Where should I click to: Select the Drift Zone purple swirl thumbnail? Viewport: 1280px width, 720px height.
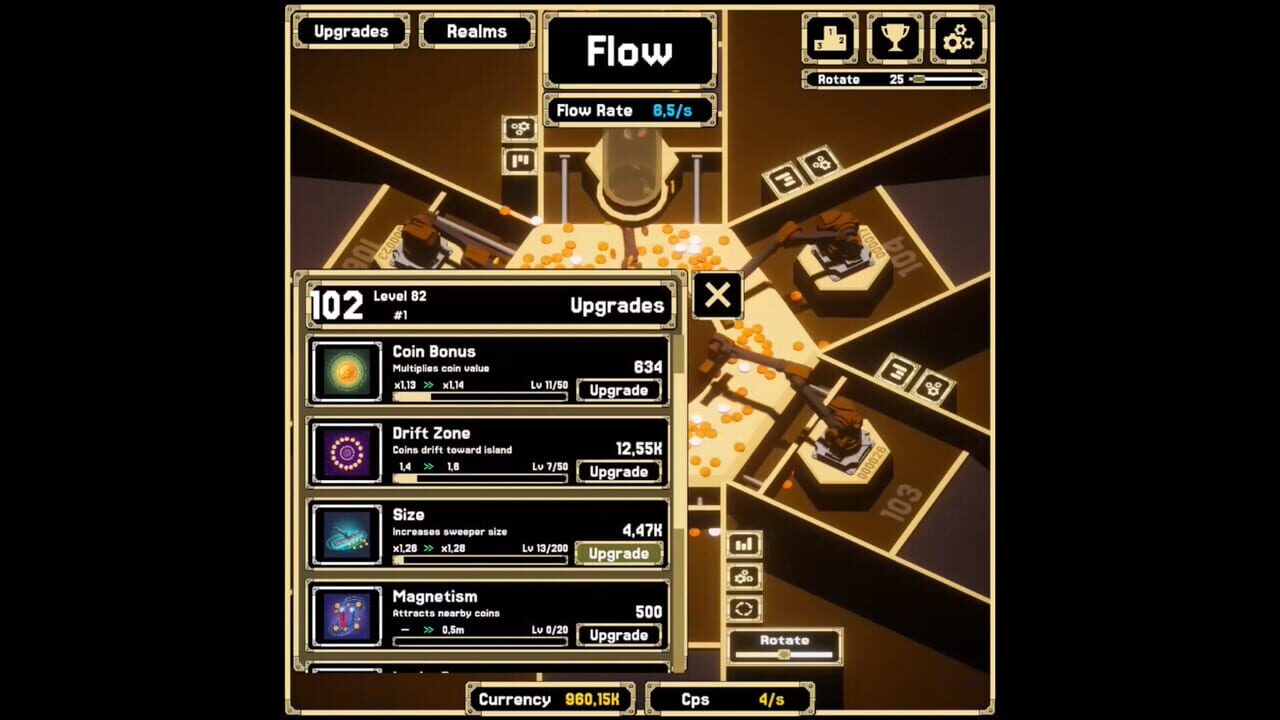[x=345, y=454]
